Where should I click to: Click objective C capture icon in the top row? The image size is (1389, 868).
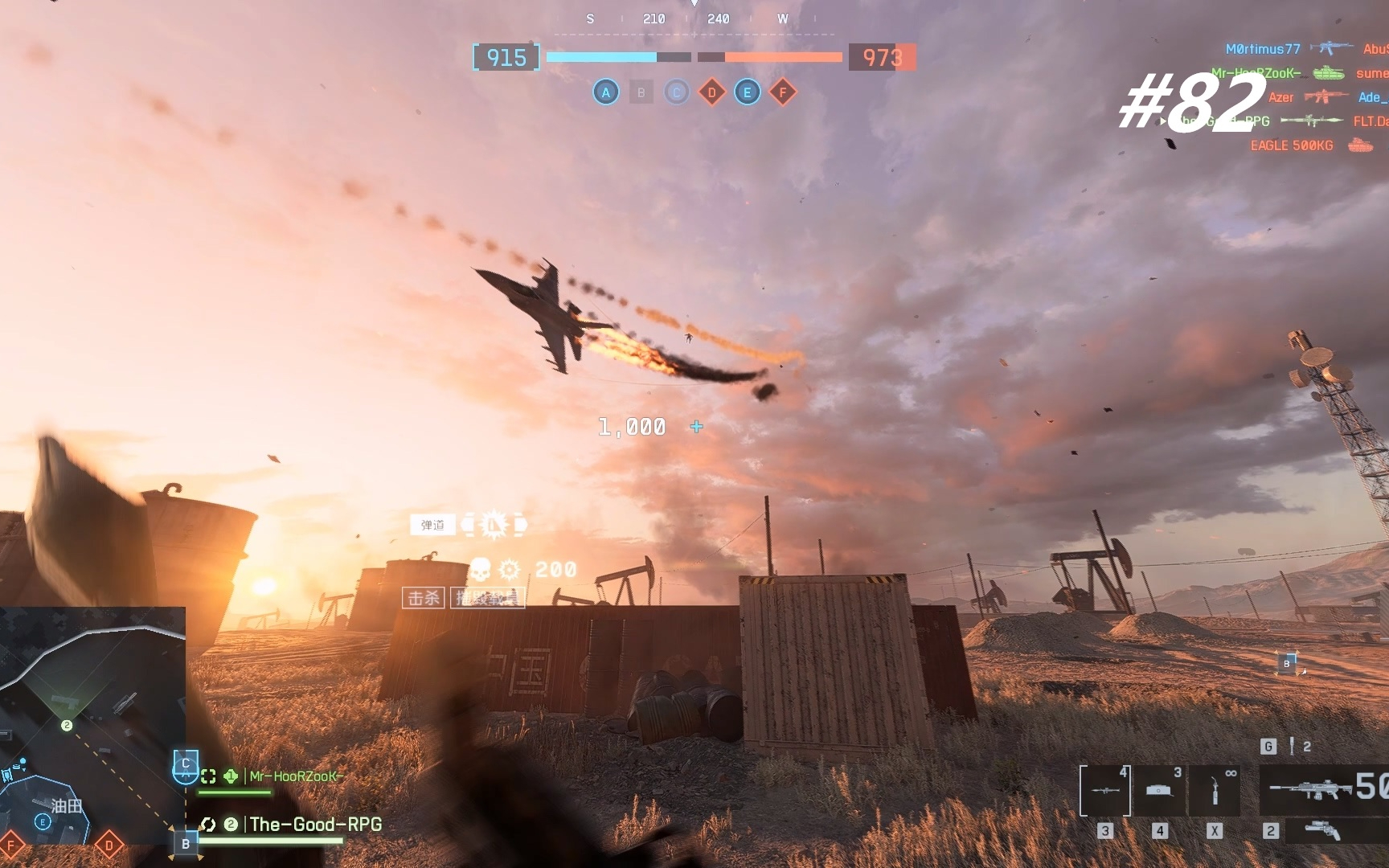[676, 92]
